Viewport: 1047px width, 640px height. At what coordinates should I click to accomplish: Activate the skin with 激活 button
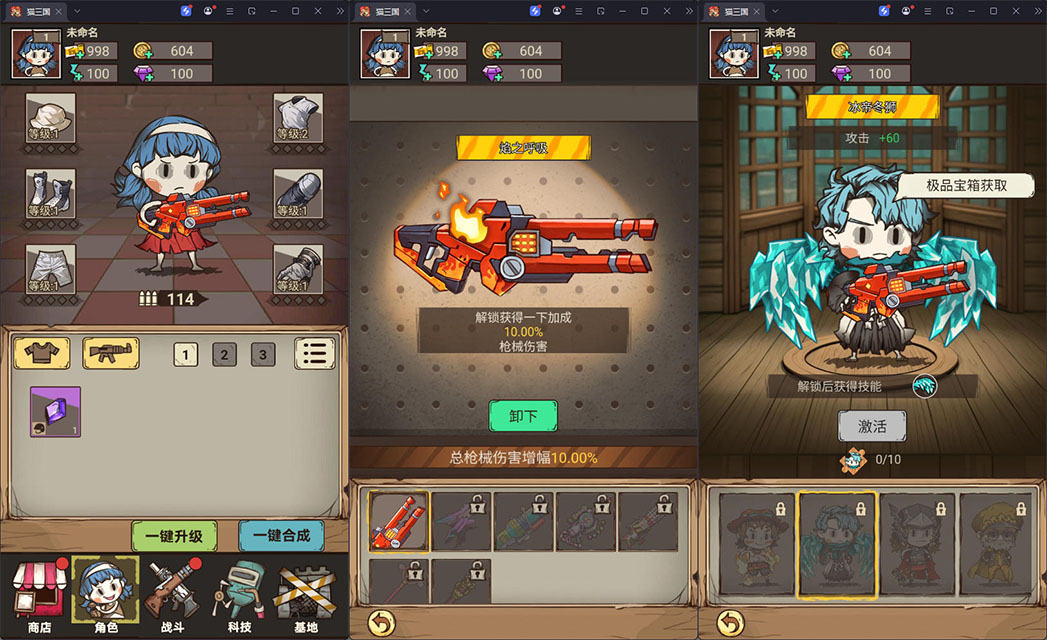[872, 426]
